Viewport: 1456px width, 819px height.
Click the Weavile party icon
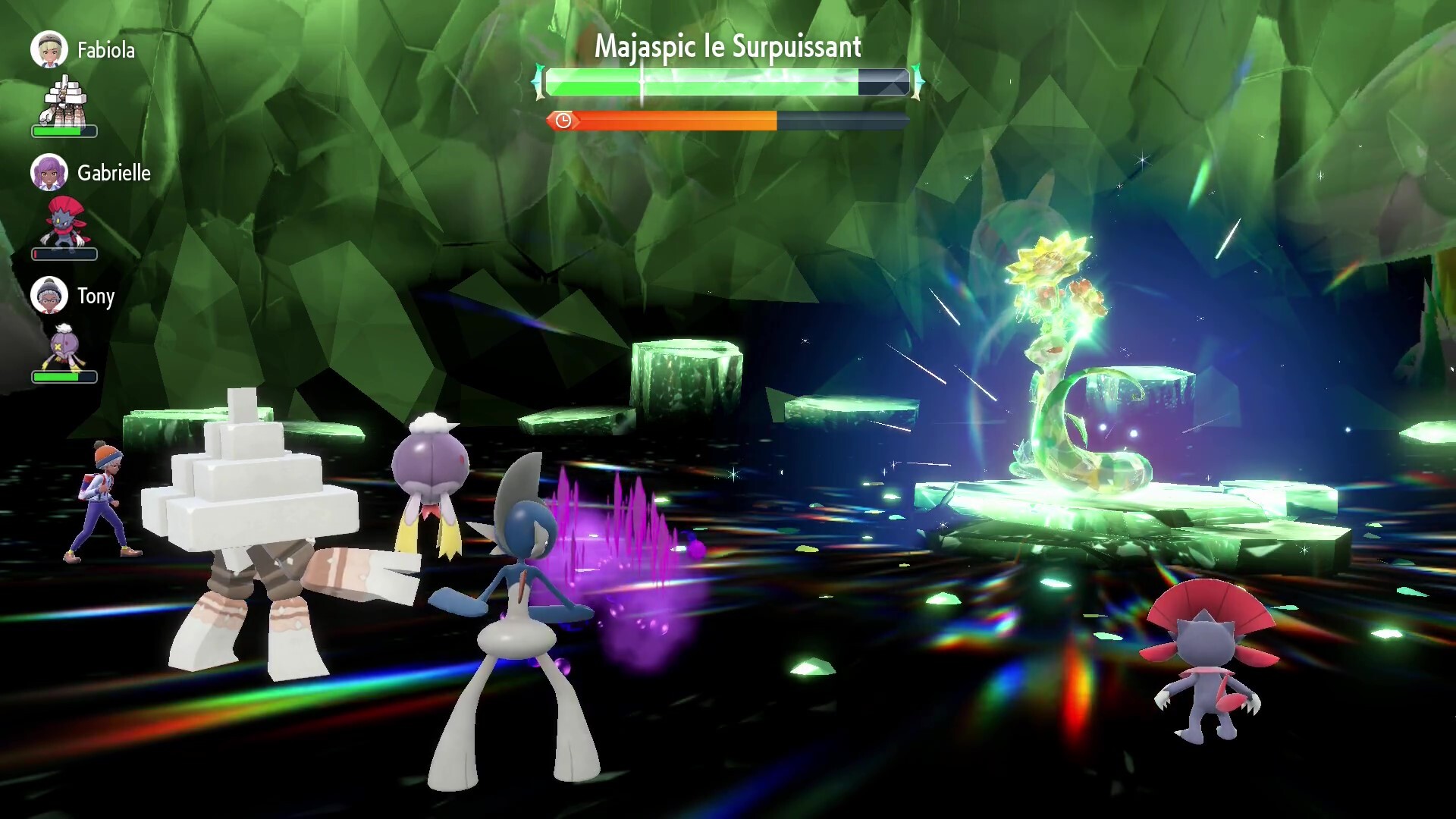pos(64,223)
